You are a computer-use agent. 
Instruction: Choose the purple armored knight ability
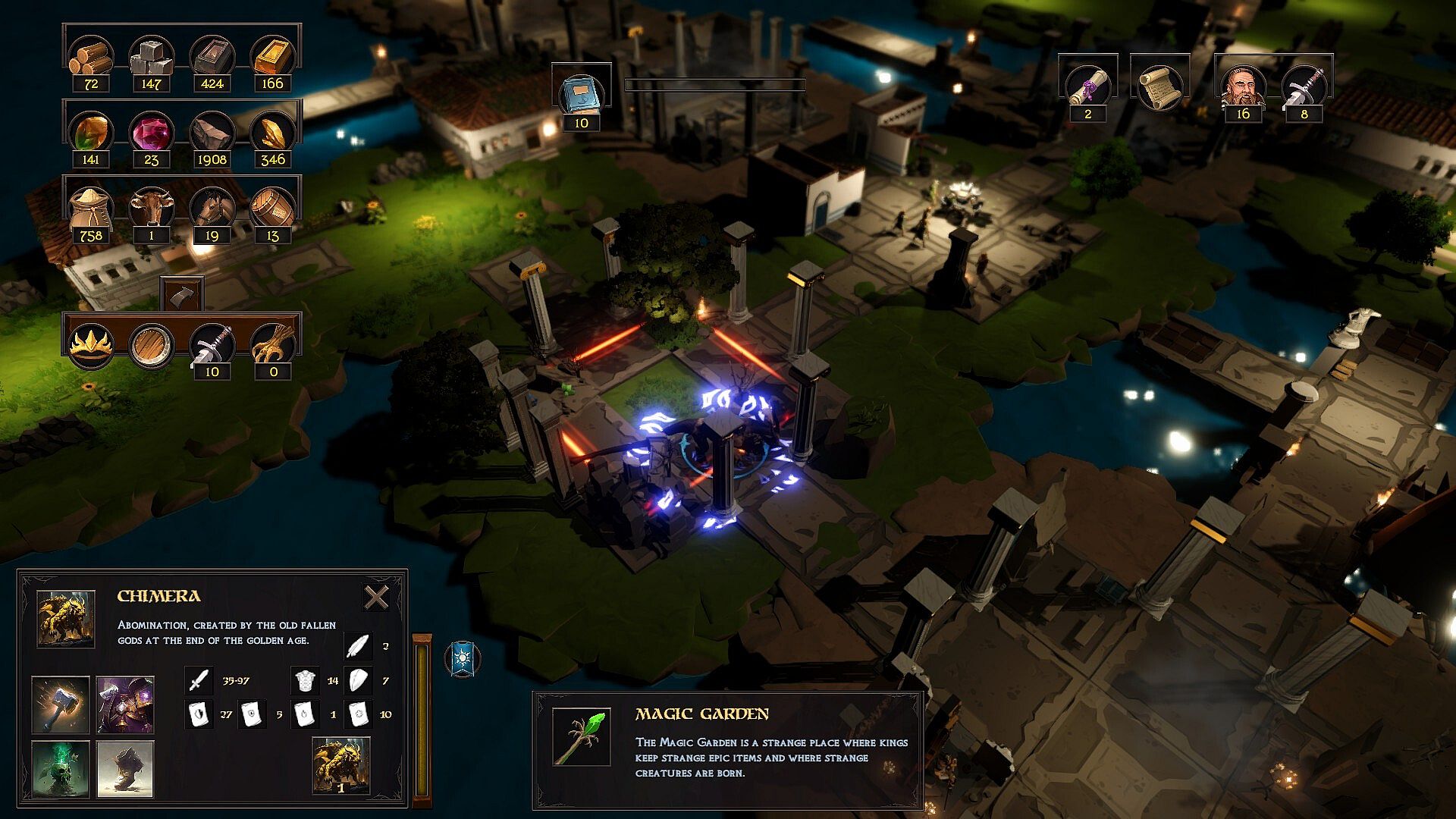coord(125,704)
